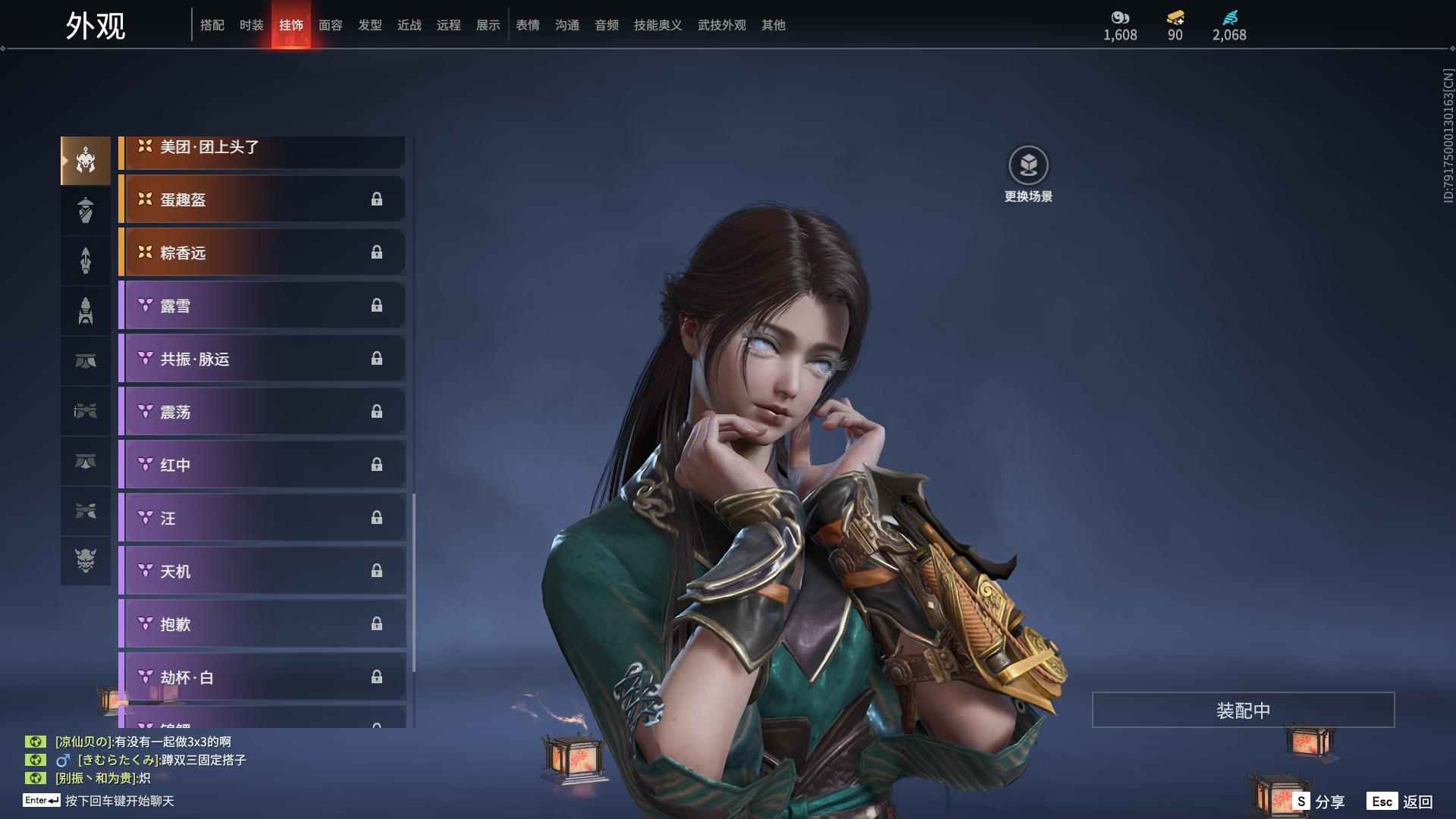Select the 蛋趣盔 accessory
The image size is (1456, 819).
pyautogui.click(x=262, y=199)
